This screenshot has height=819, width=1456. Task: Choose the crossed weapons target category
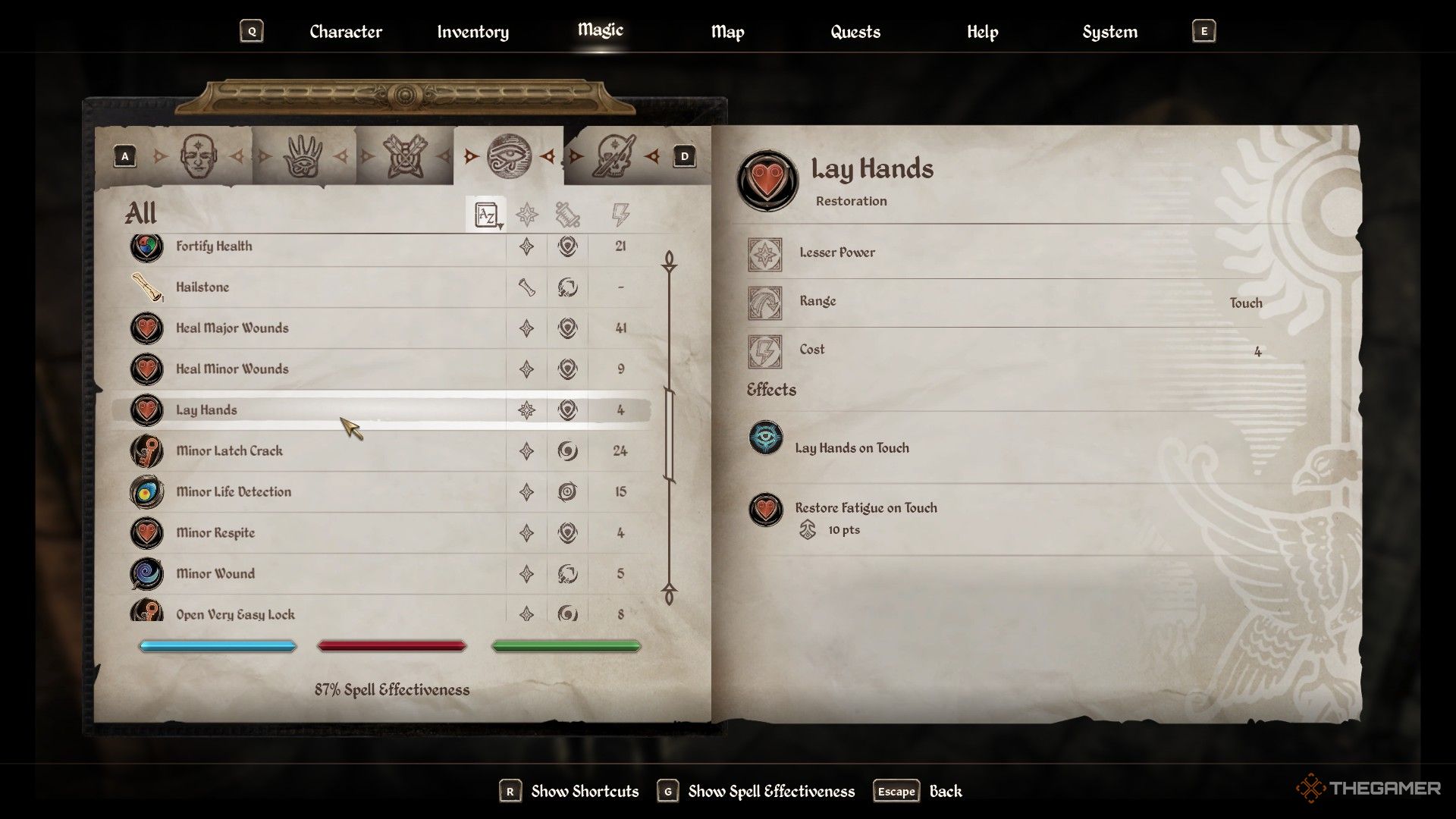pos(406,157)
